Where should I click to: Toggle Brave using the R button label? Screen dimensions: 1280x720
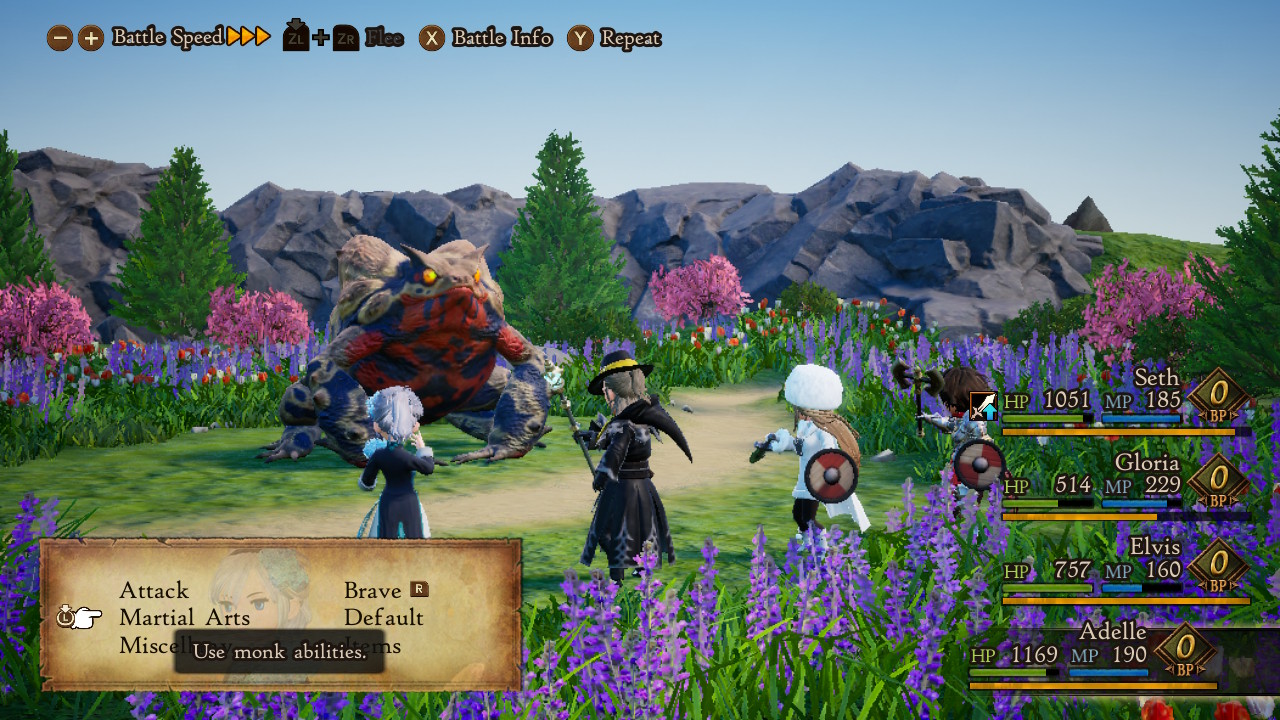(419, 590)
